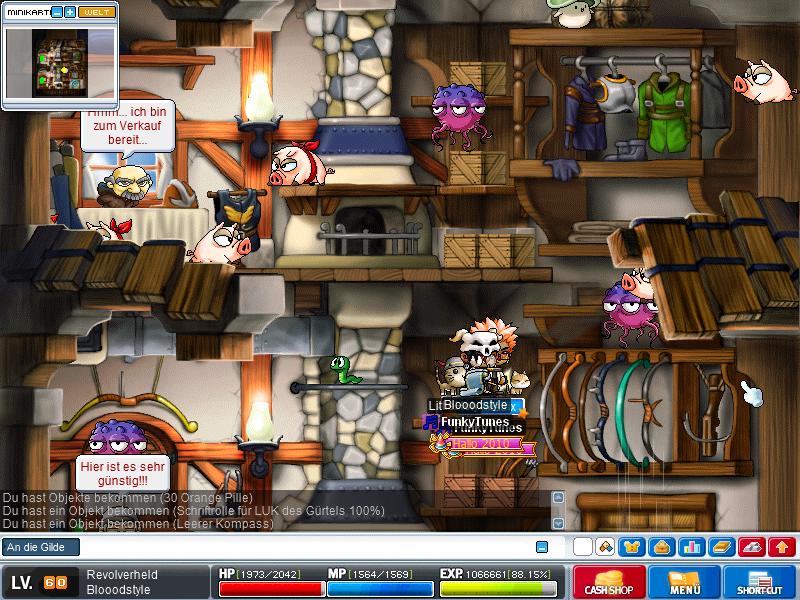Viewport: 800px width, 600px height.
Task: Change chat target from 'An die Gilde'
Action: coord(40,547)
